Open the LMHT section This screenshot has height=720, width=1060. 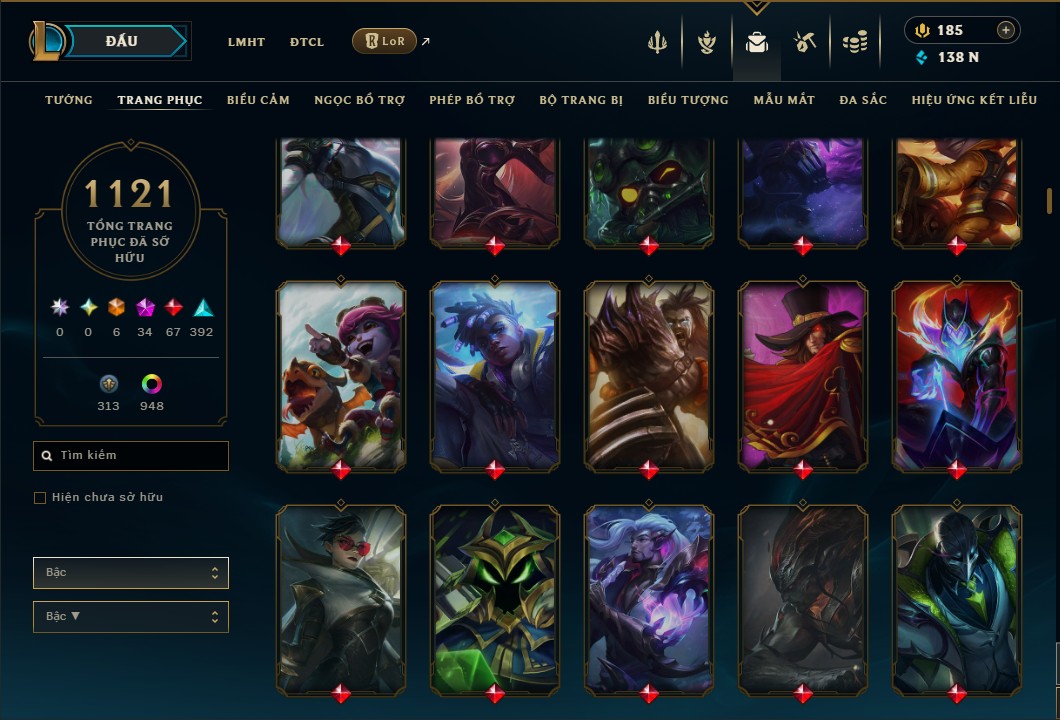coord(246,42)
